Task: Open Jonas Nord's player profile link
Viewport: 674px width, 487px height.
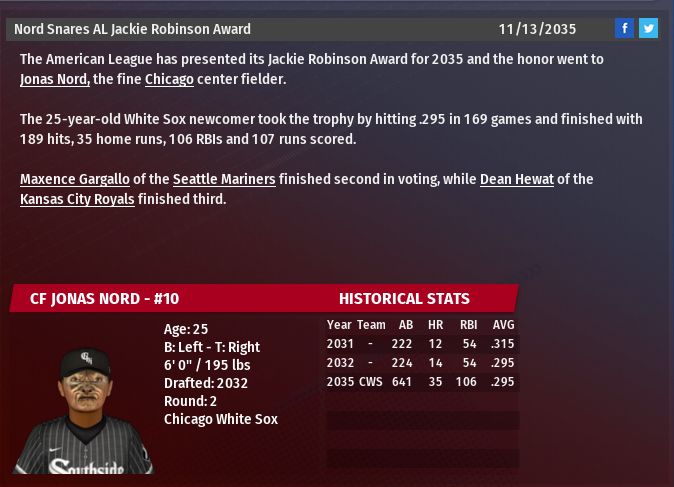Action: [x=55, y=79]
